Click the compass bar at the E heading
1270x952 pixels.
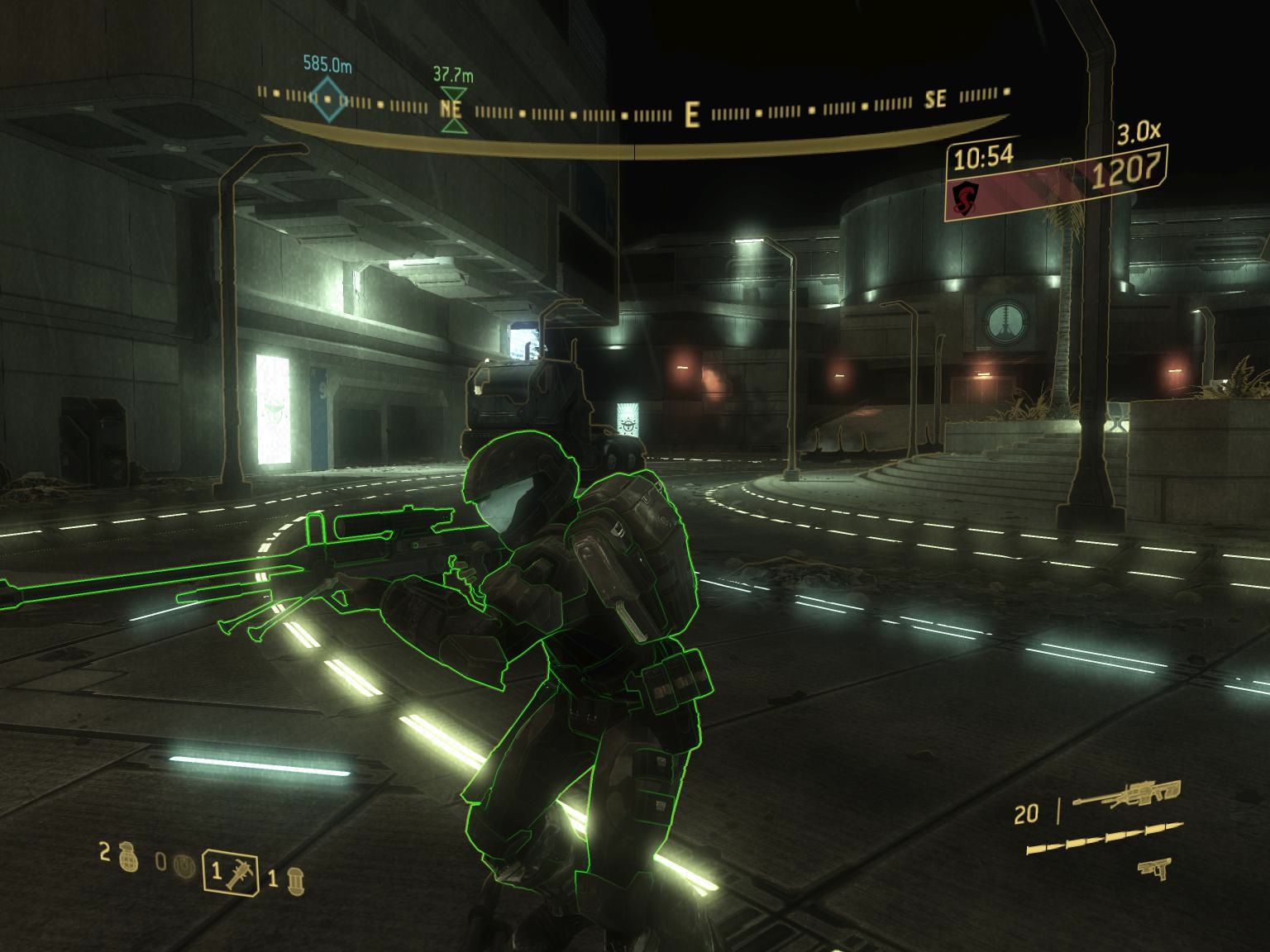coord(692,115)
